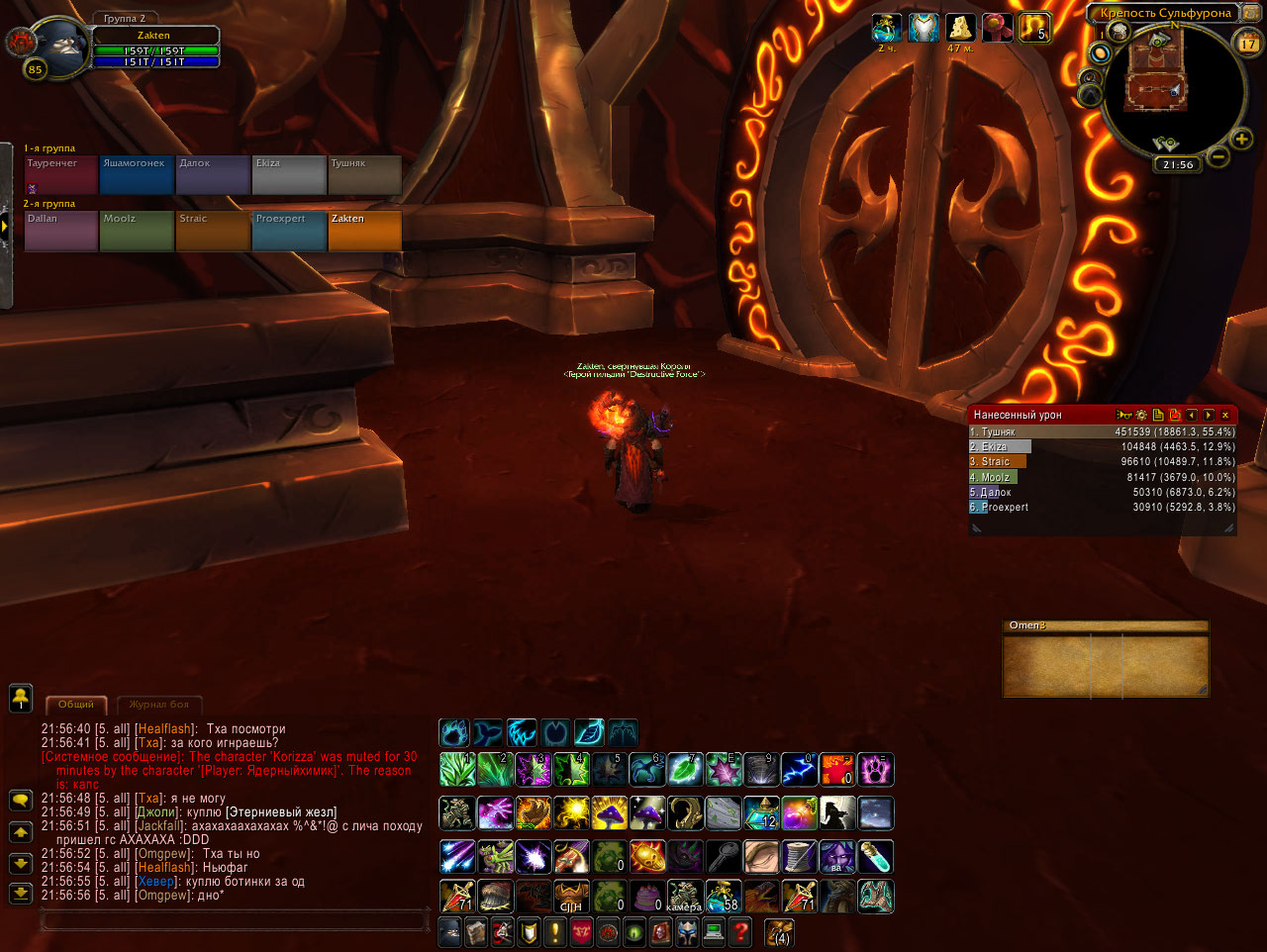Click the cheese buff icon
This screenshot has width=1267, height=952.
point(959,28)
